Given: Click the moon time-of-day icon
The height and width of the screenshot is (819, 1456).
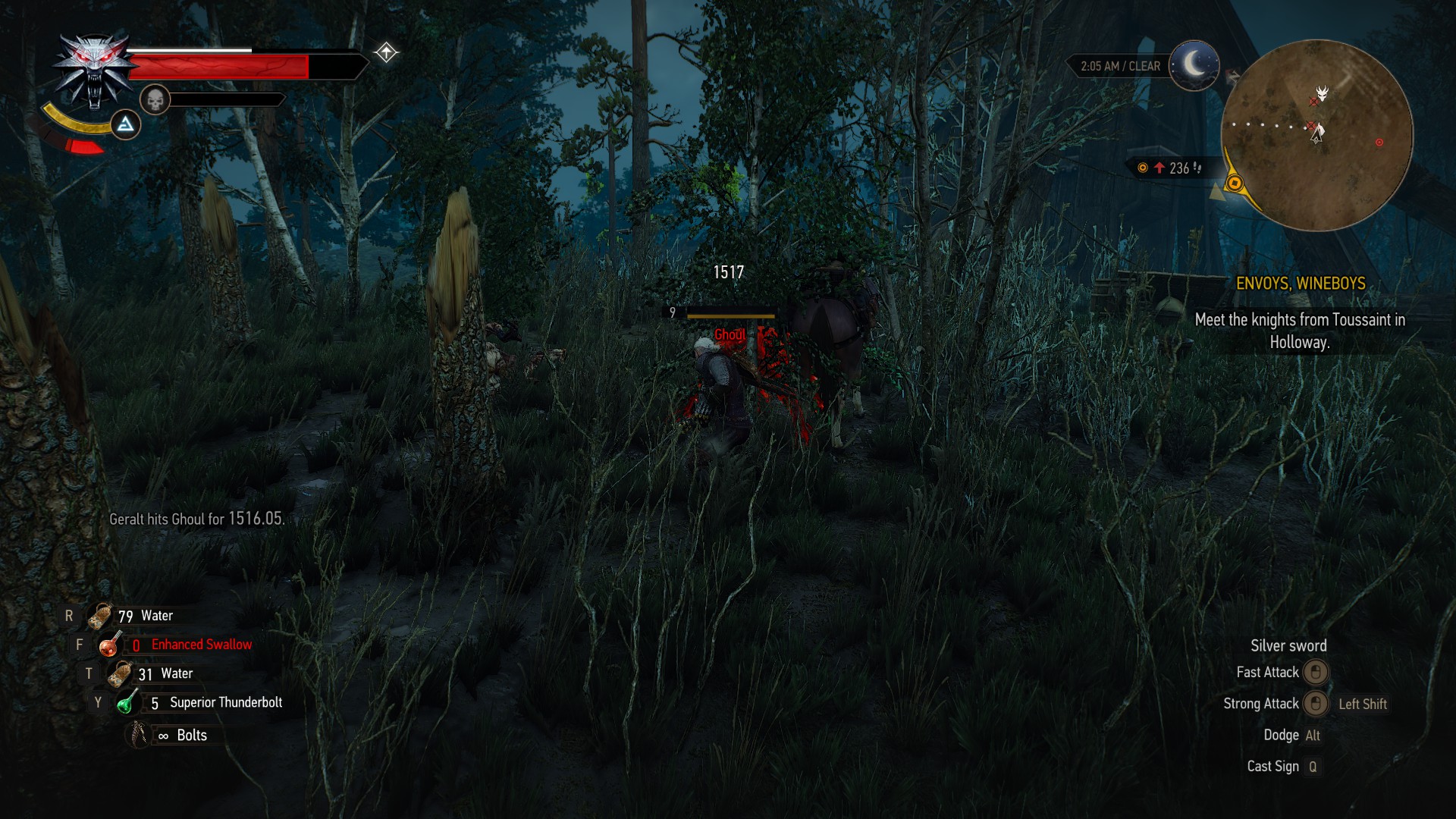Looking at the screenshot, I should 1194,65.
